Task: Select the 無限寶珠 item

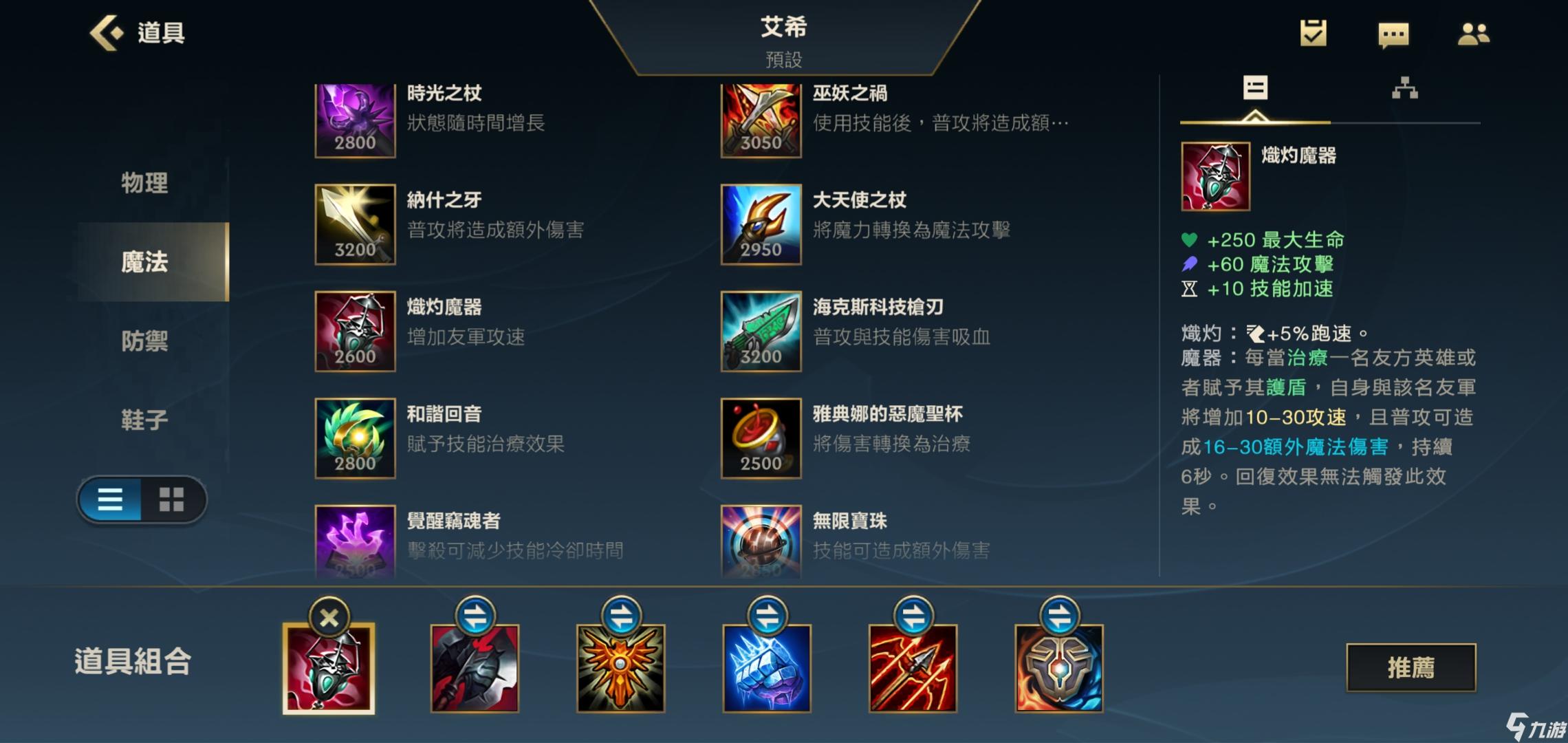Action: point(761,543)
